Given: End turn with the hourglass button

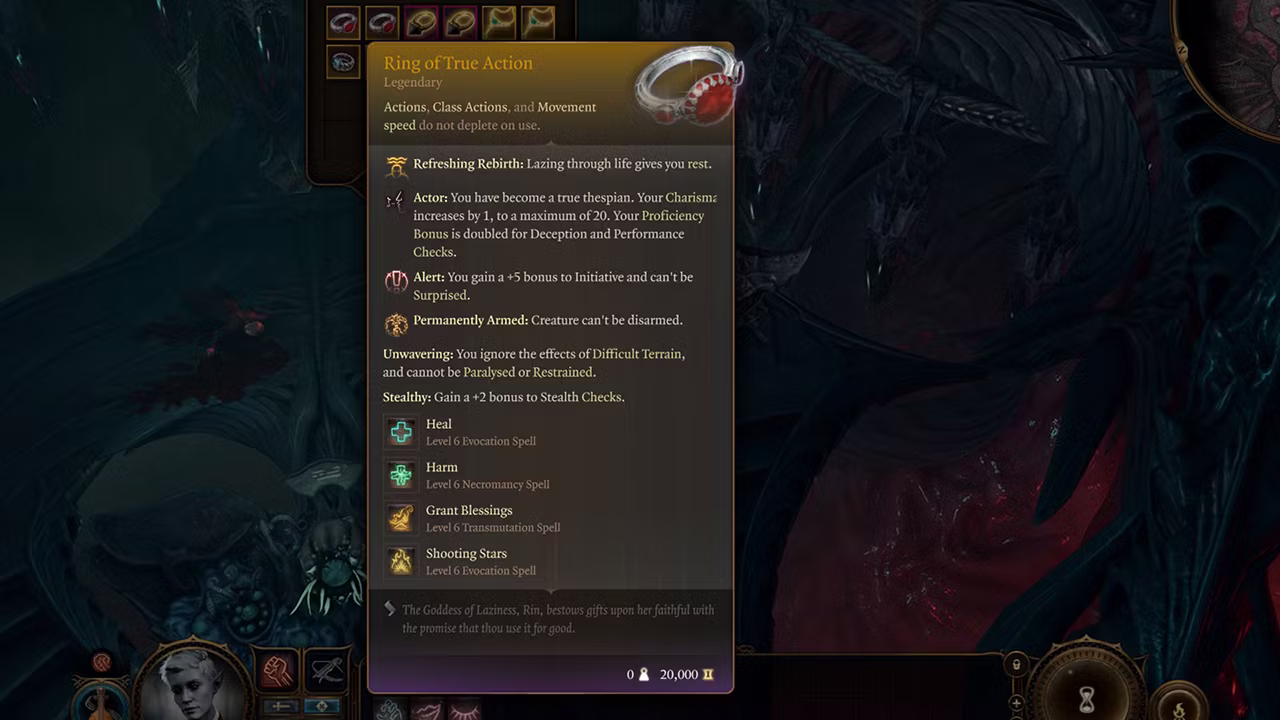Looking at the screenshot, I should coord(1085,695).
